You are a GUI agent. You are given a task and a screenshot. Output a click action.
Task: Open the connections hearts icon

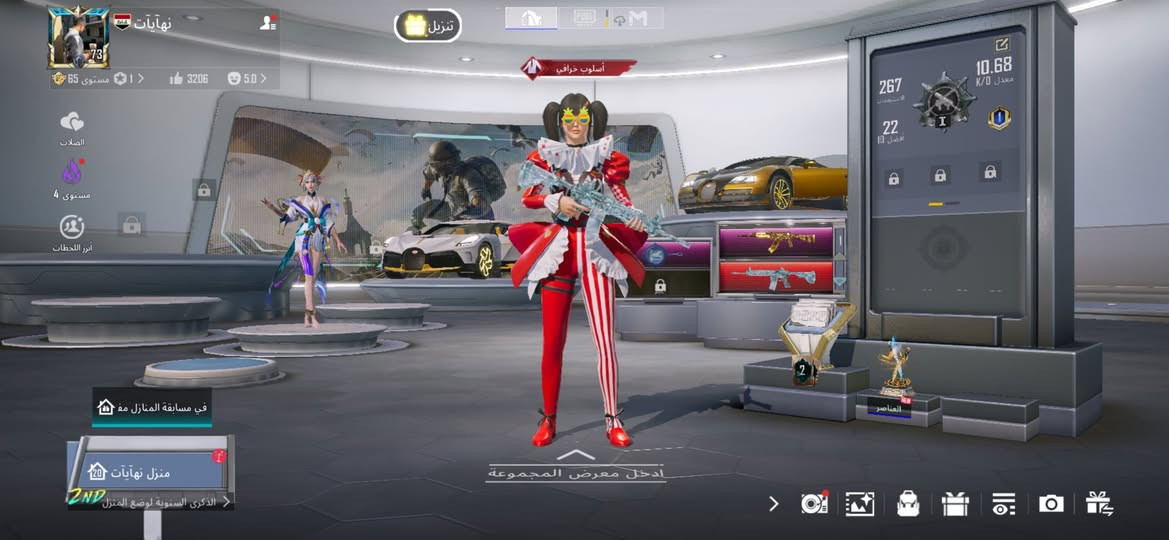(x=72, y=123)
